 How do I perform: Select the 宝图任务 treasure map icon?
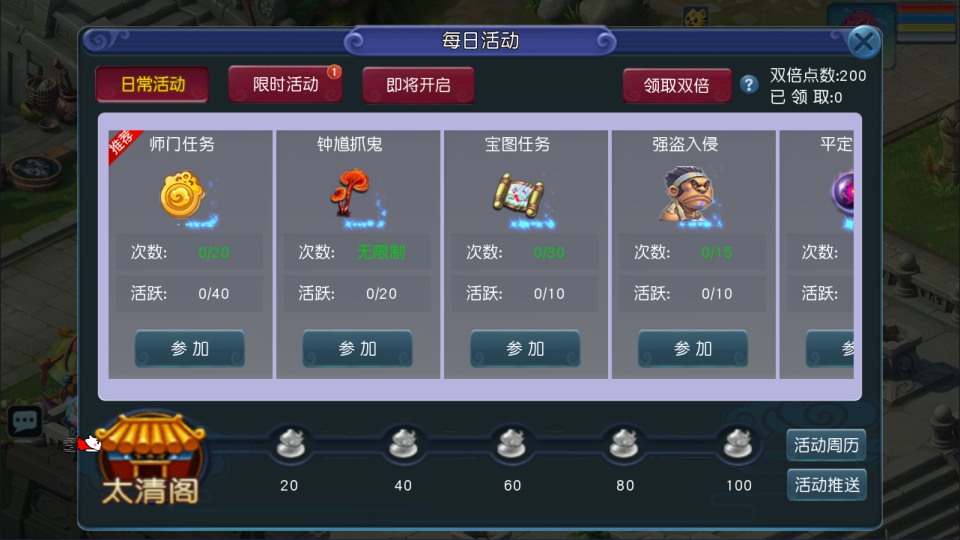tap(518, 195)
